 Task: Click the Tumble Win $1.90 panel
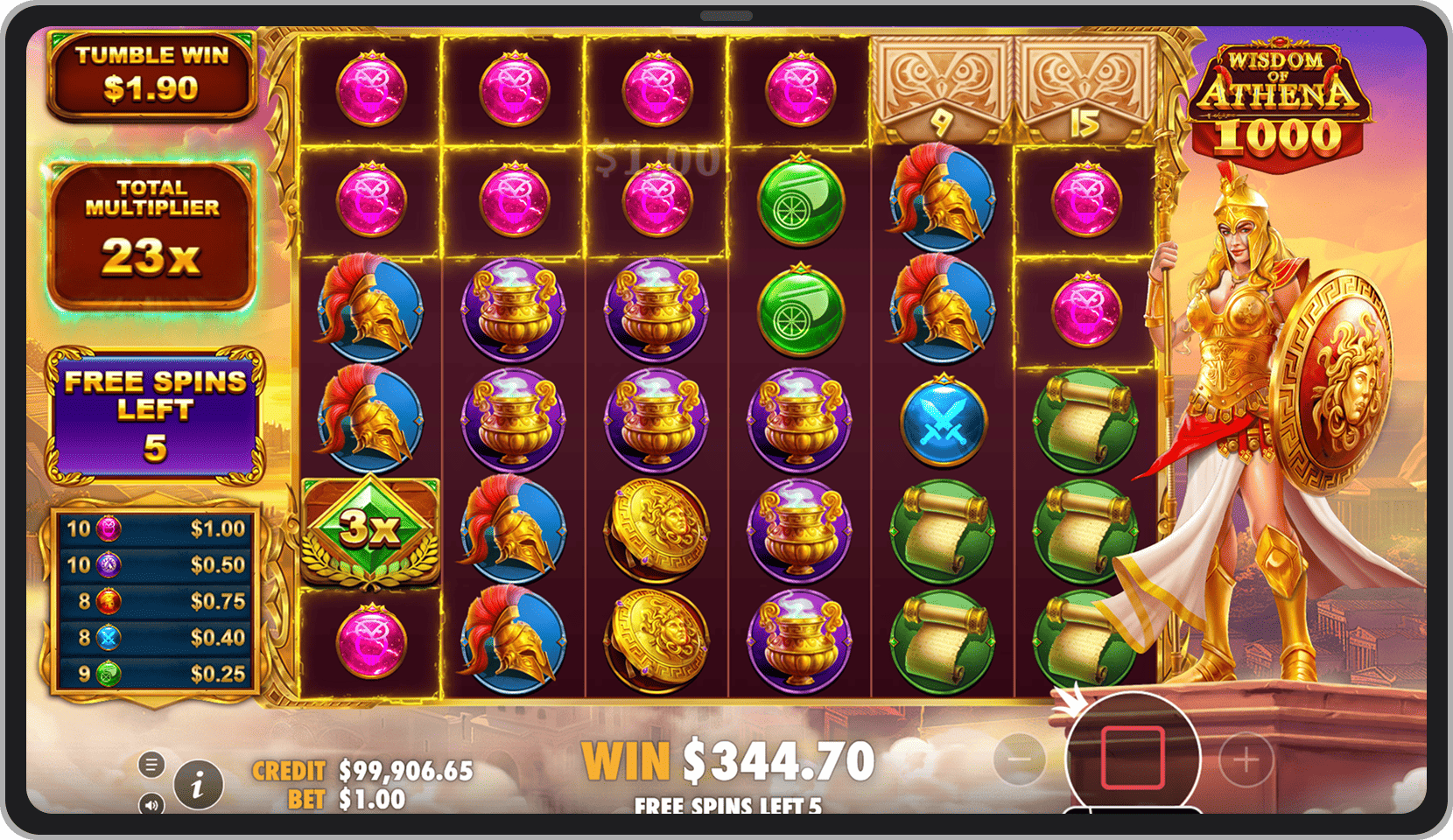coord(152,73)
